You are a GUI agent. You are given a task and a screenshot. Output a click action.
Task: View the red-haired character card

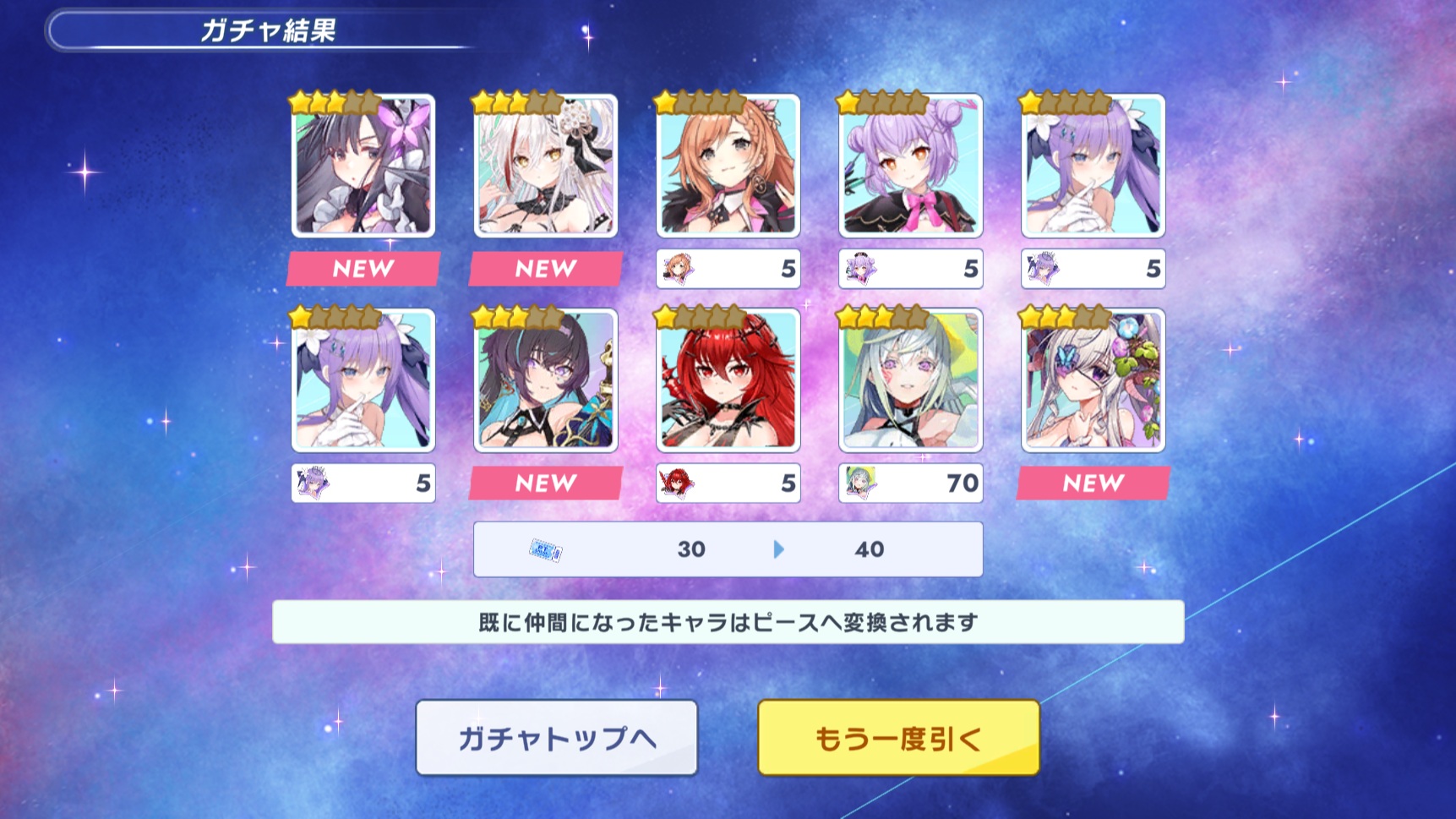click(728, 380)
